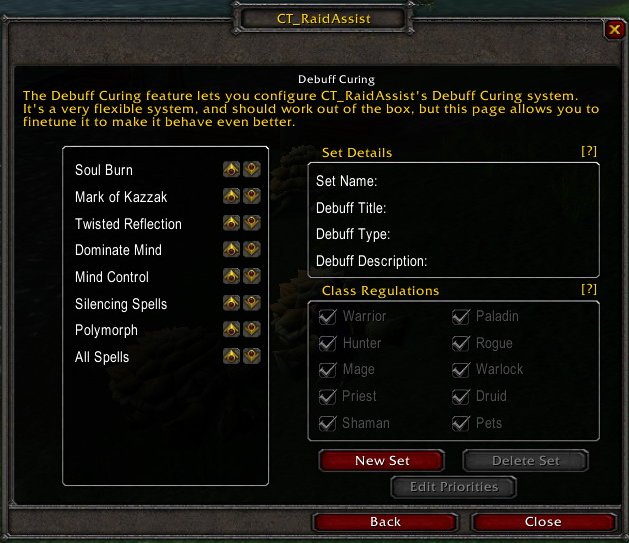The height and width of the screenshot is (543, 629).
Task: Open Edit Priorities
Action: click(x=453, y=488)
